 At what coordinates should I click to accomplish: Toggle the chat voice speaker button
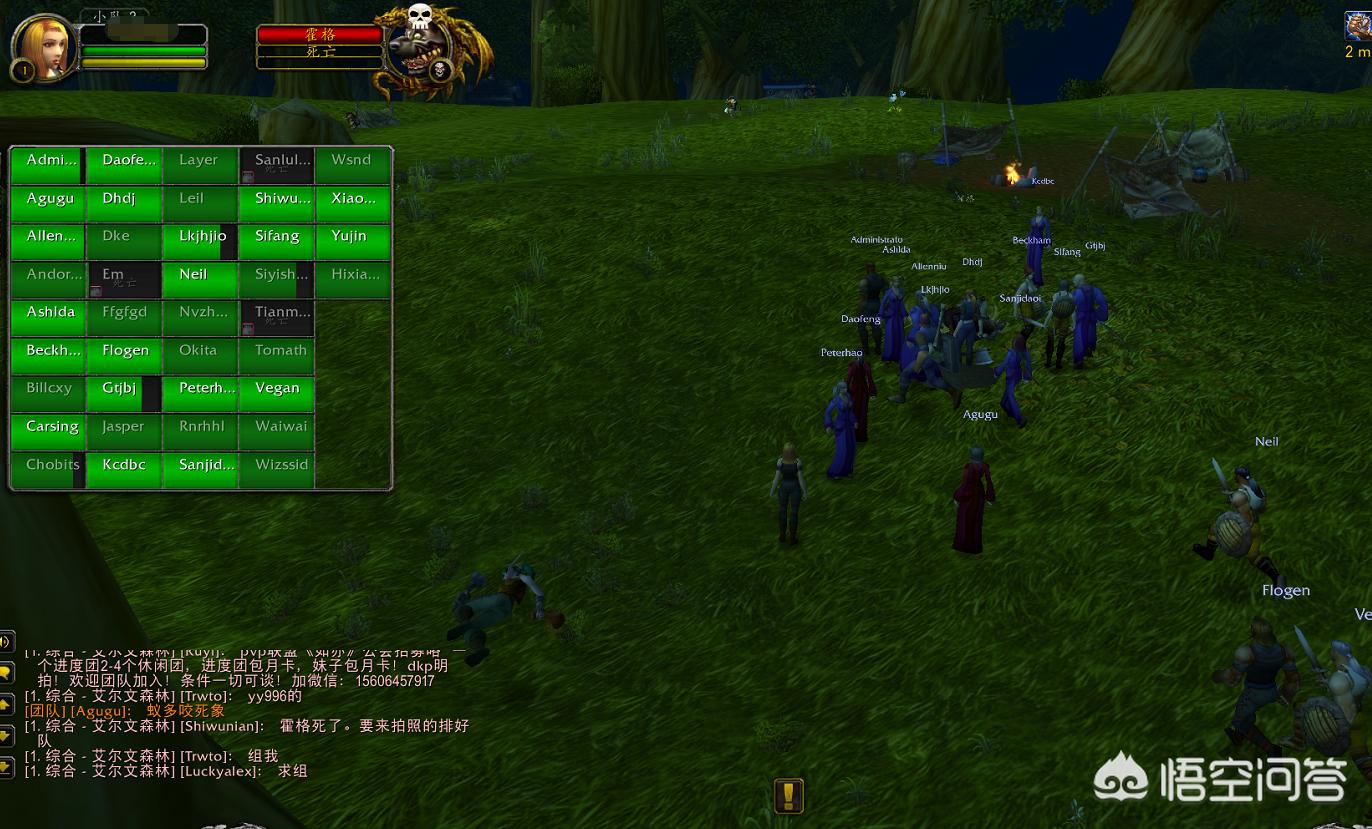click(x=6, y=641)
